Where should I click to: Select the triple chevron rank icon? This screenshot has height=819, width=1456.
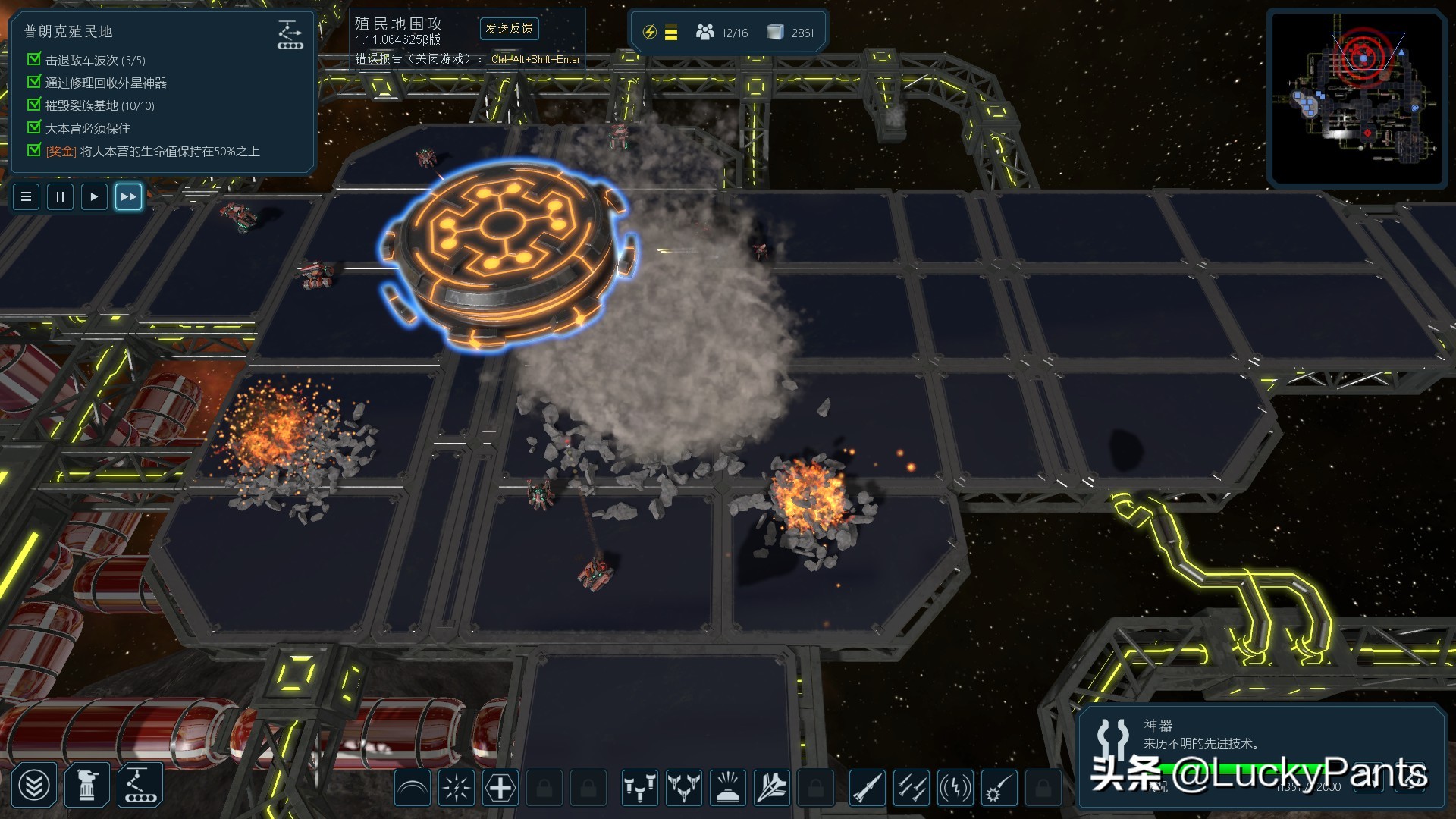pos(35,786)
